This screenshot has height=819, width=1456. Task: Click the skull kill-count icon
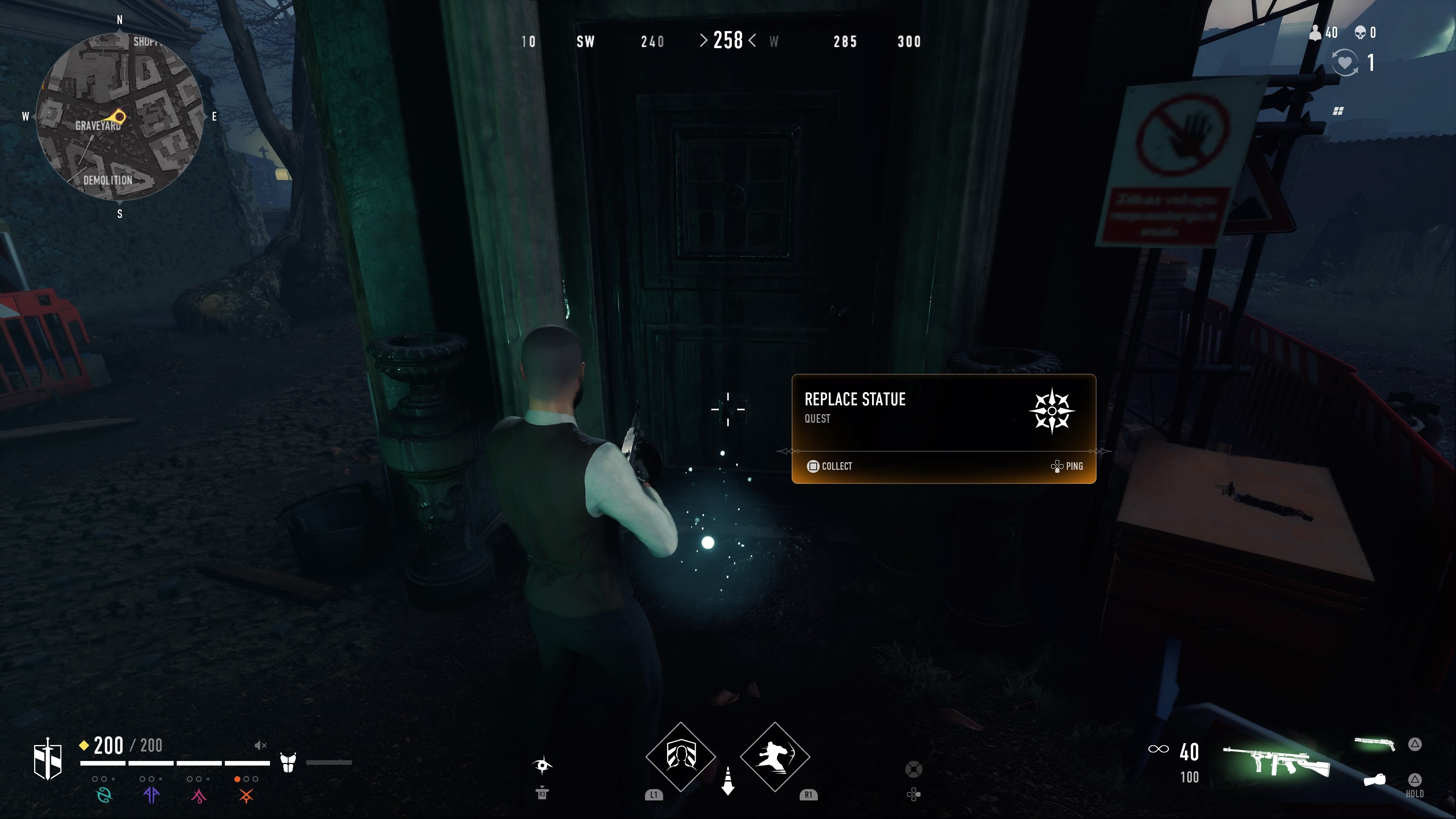1360,33
